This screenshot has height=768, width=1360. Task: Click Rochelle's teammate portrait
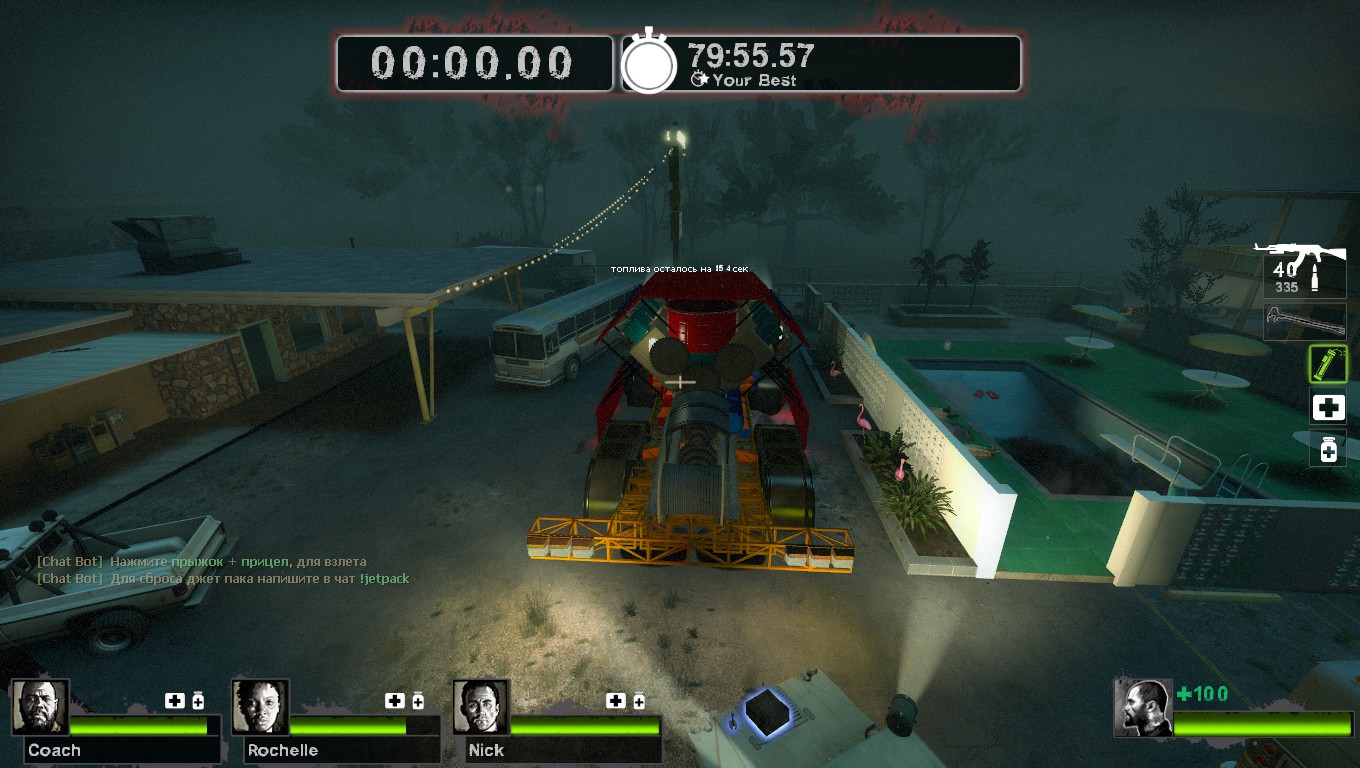(260, 707)
